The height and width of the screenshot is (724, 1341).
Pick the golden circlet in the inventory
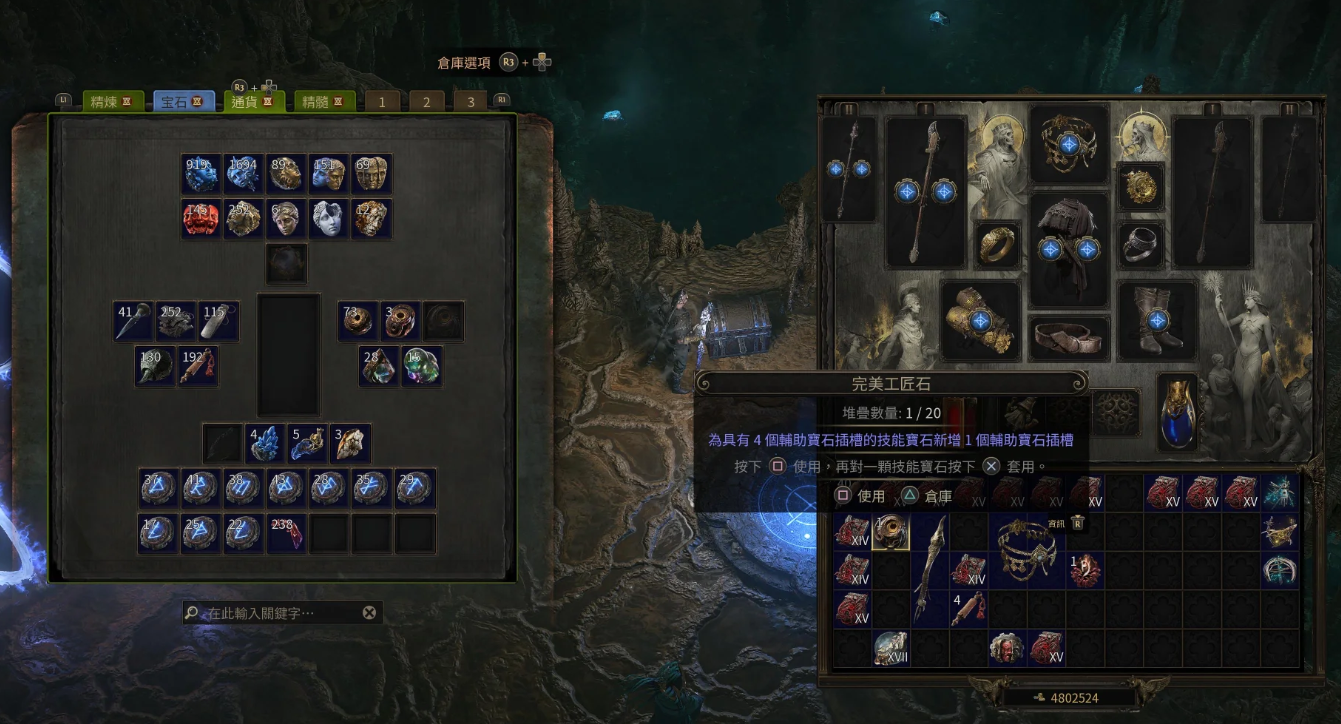coord(1027,550)
